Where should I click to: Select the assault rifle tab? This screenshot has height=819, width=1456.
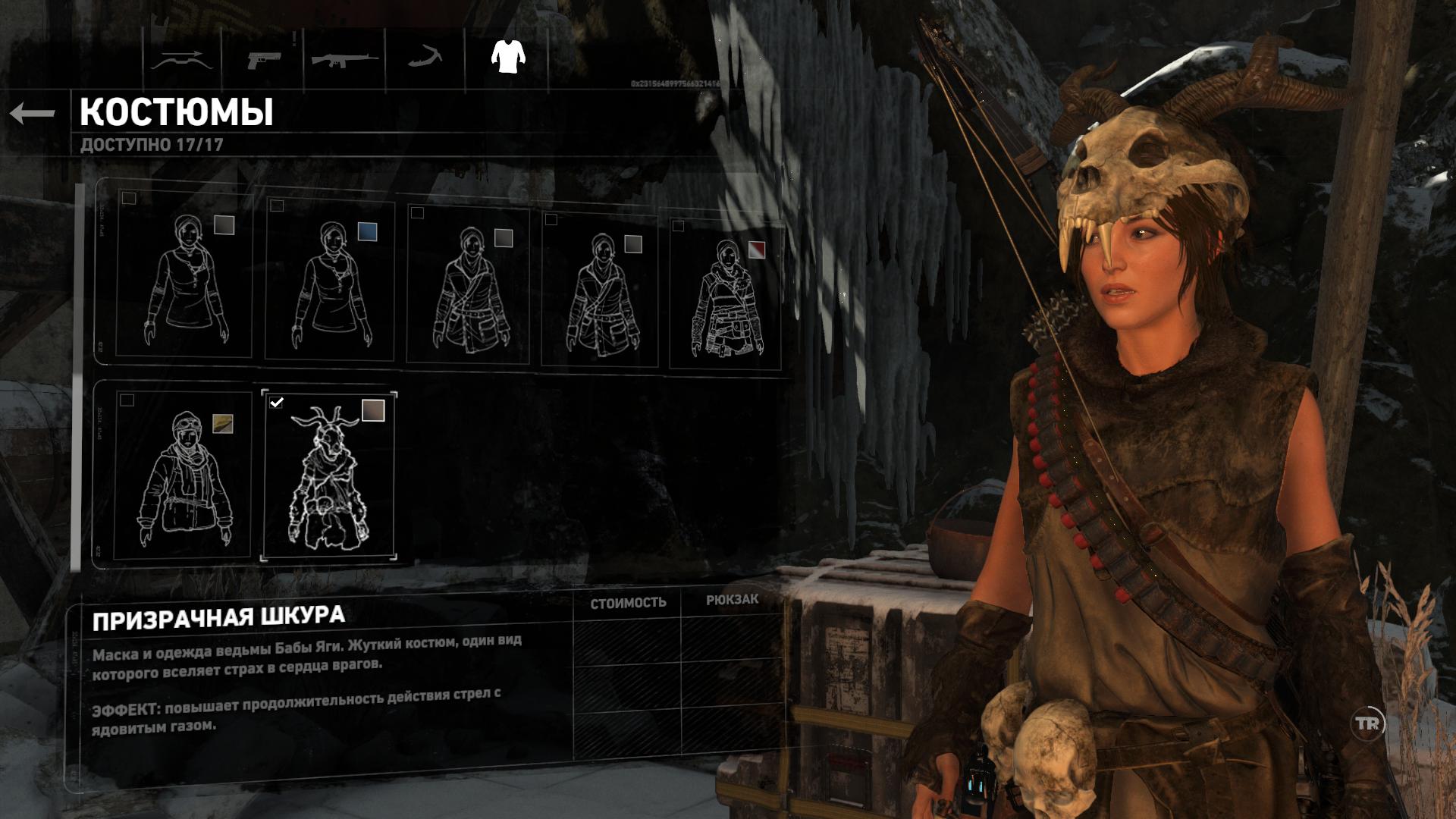coord(345,59)
